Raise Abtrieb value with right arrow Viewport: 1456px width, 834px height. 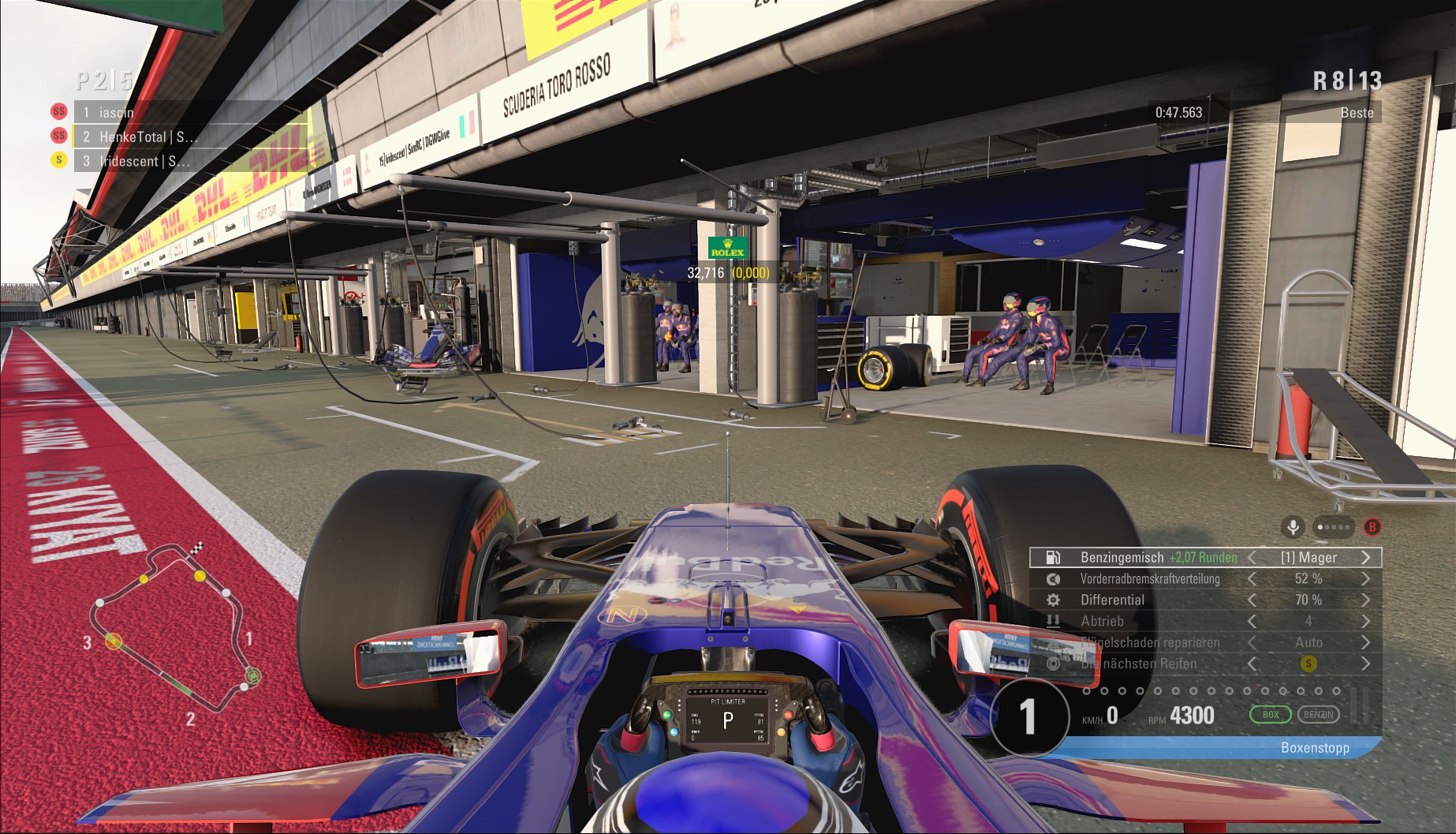click(x=1366, y=621)
